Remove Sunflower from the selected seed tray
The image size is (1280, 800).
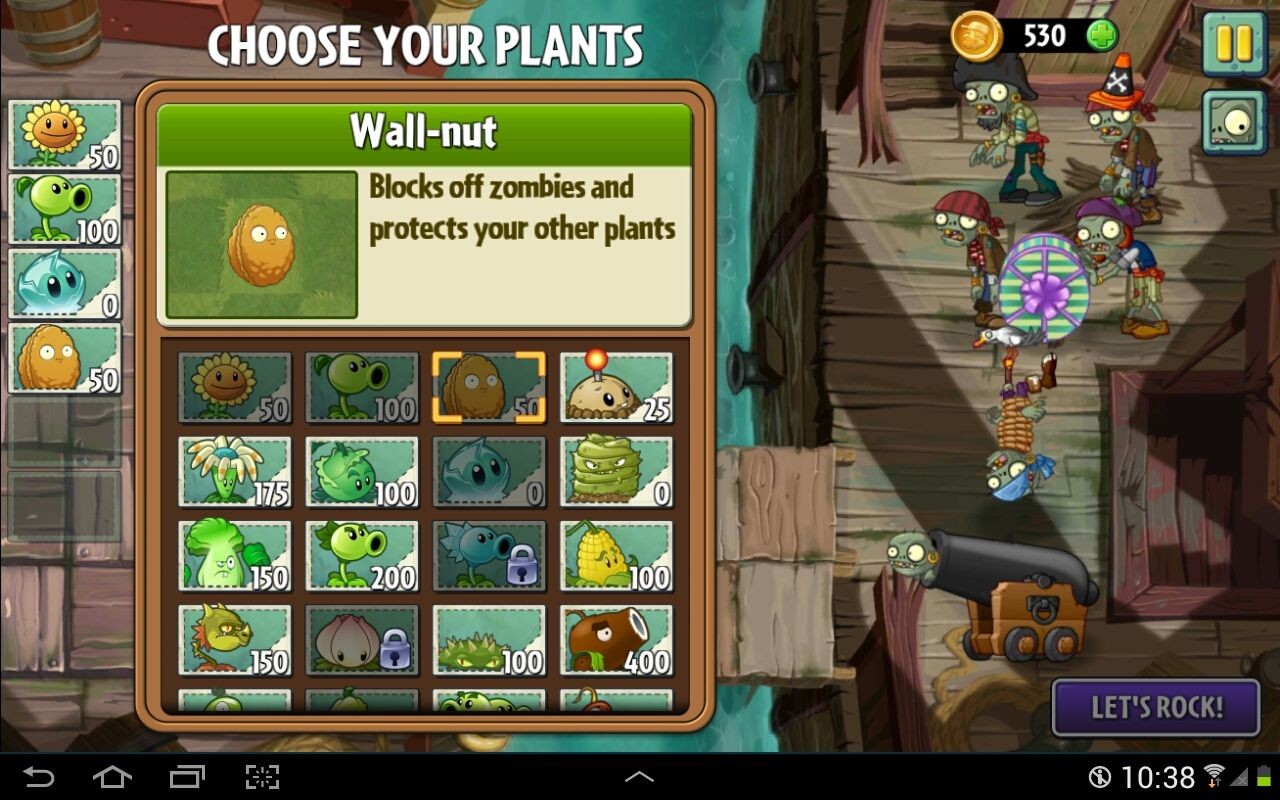65,135
